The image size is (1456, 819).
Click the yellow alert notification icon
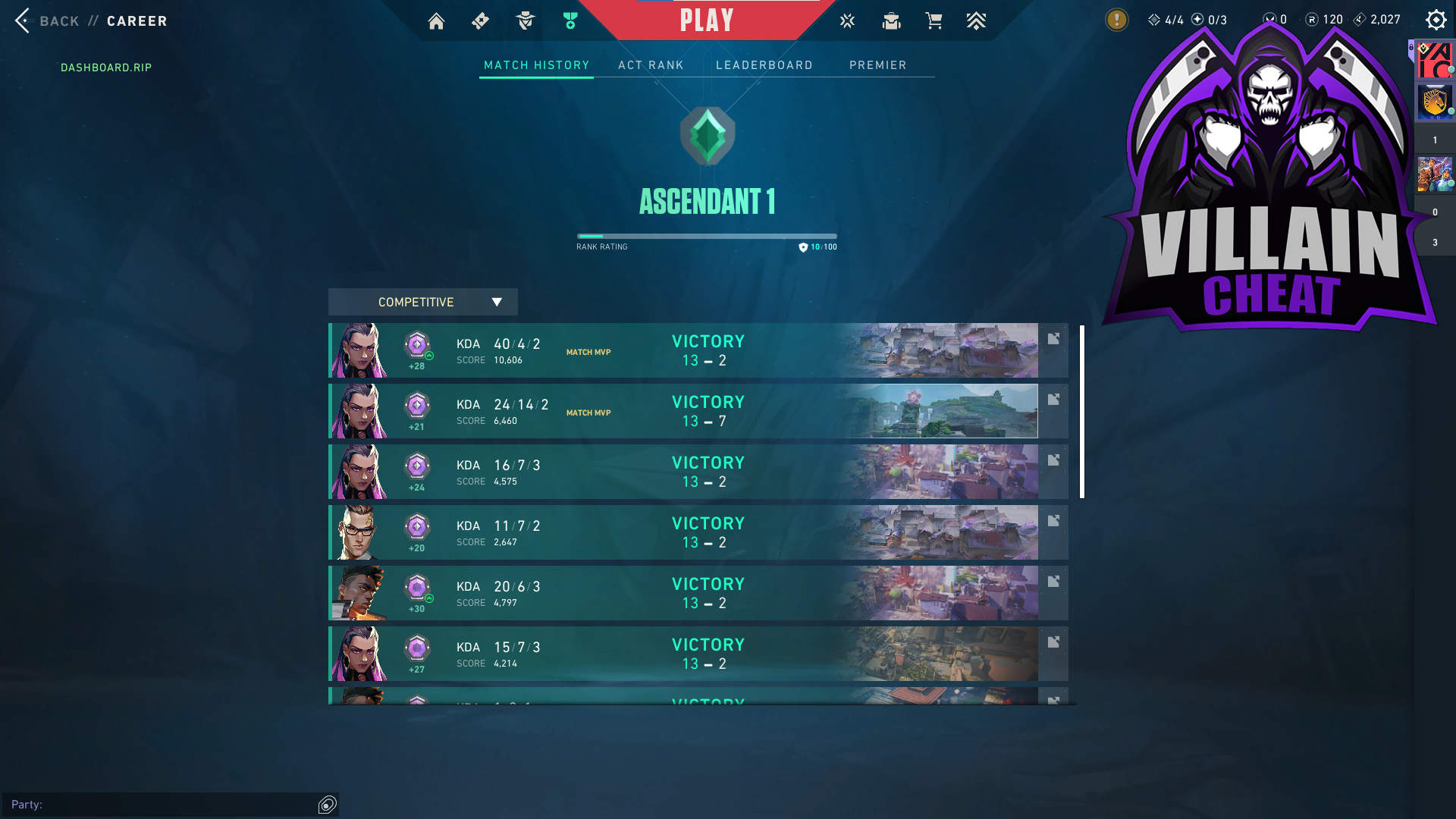pos(1116,20)
